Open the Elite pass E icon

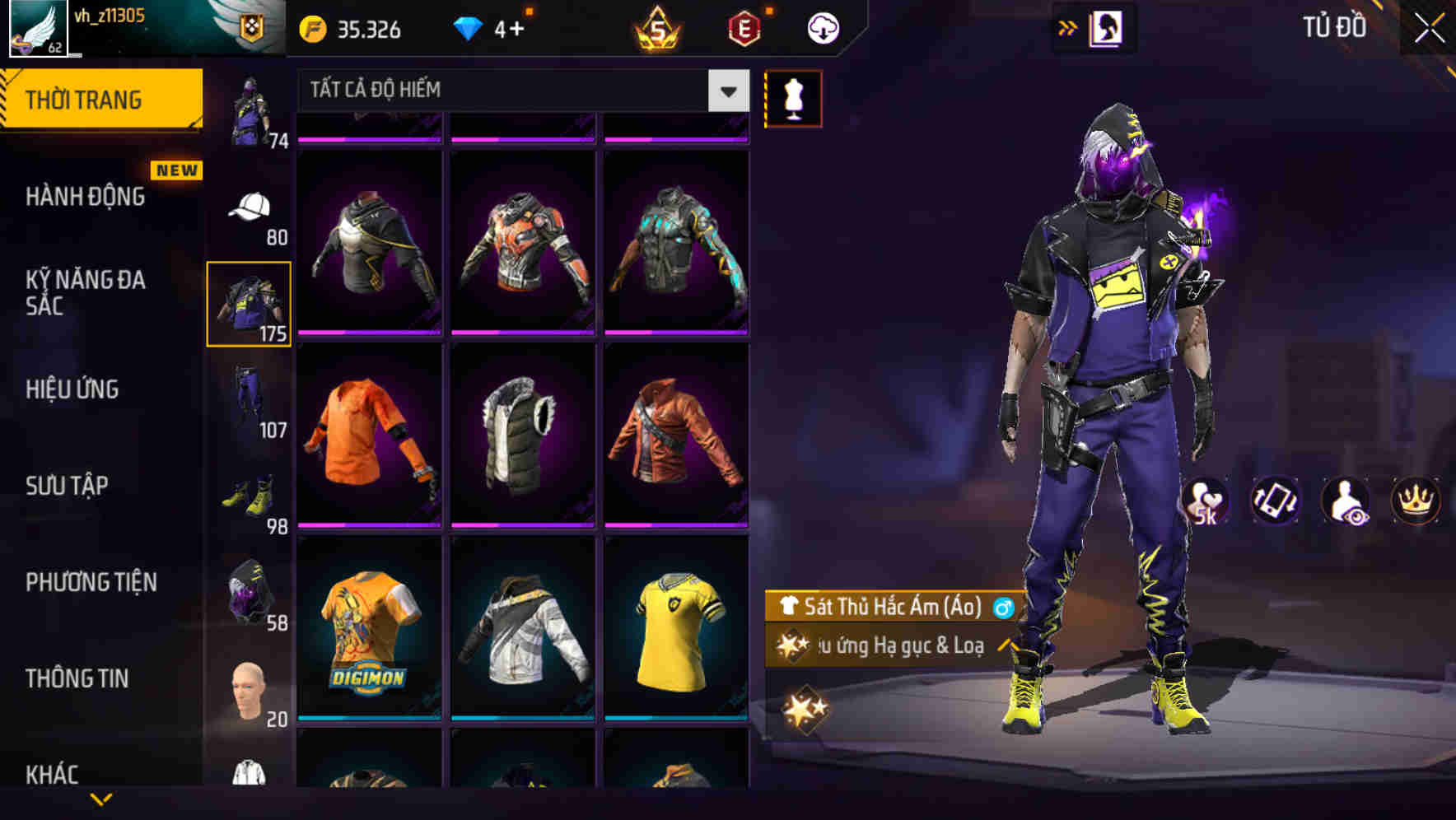coord(744,26)
